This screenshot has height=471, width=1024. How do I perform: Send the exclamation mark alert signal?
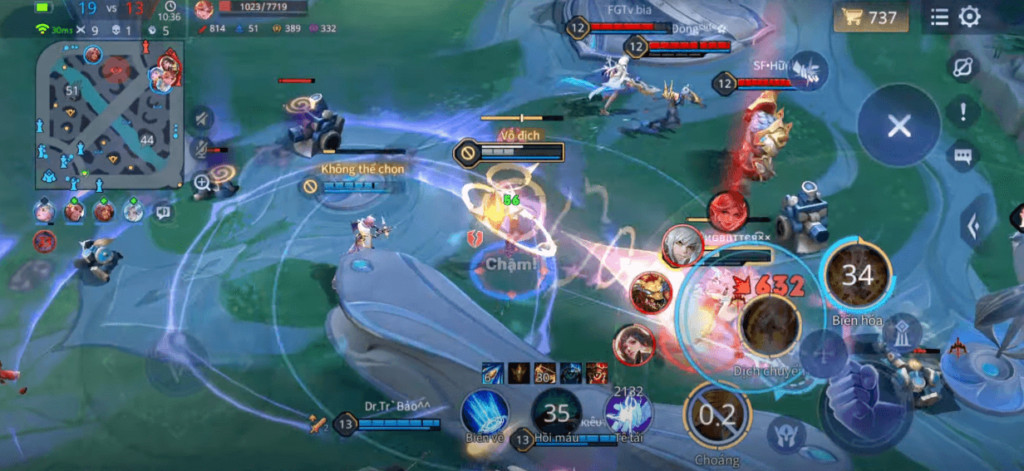coord(963,112)
